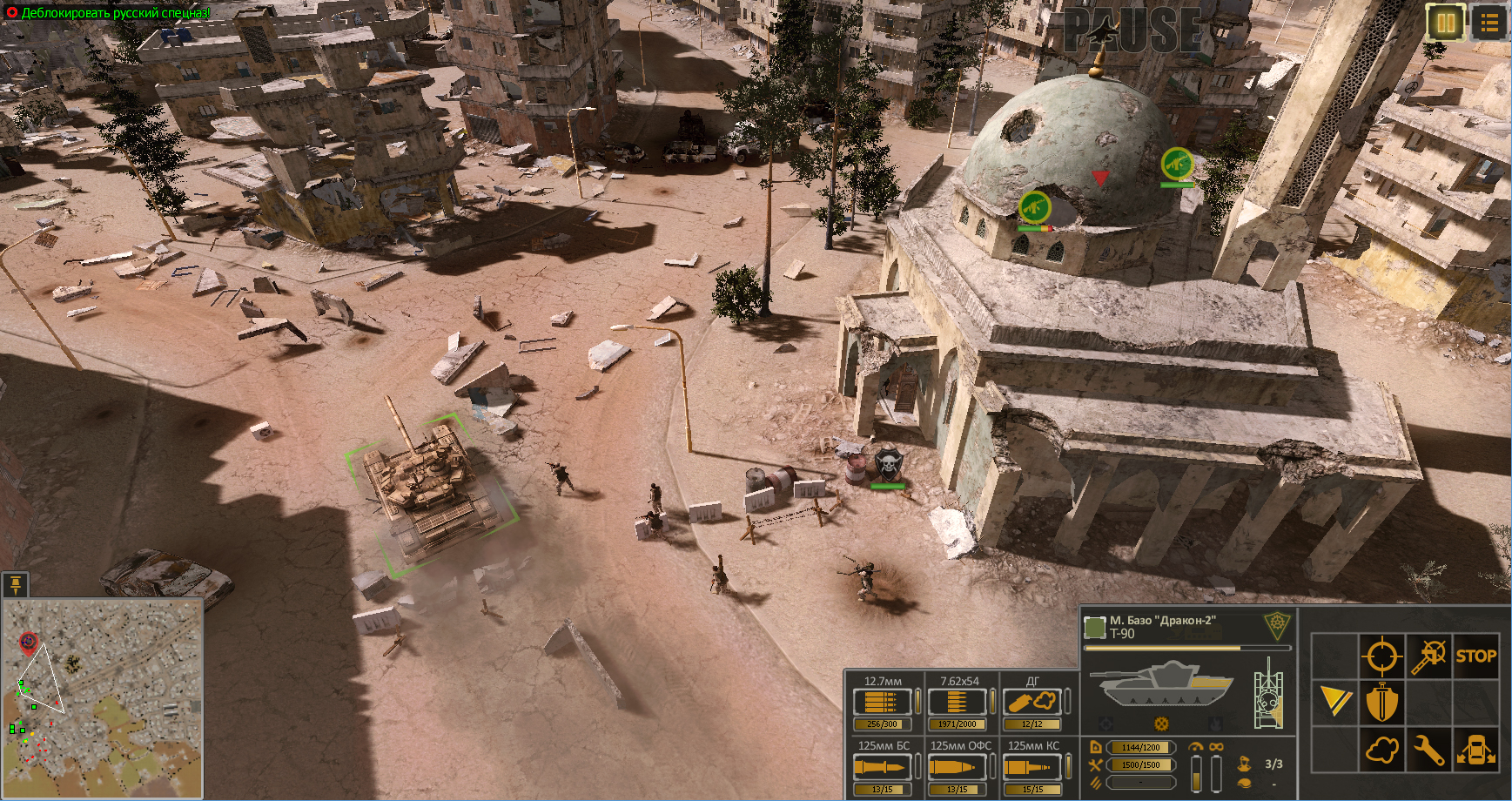Open the hamburger menu top right
Viewport: 1512px width, 801px height.
pos(1488,24)
